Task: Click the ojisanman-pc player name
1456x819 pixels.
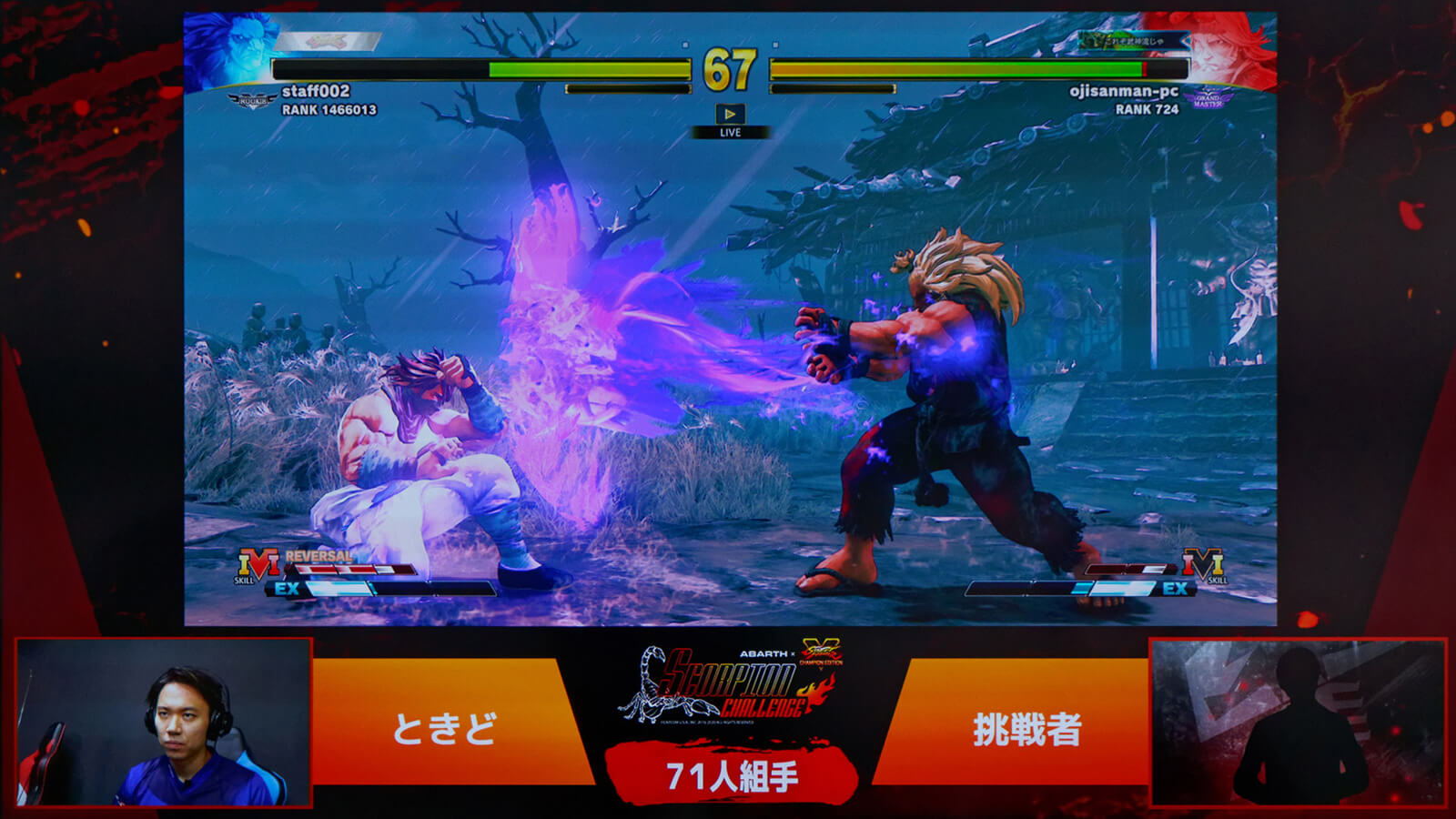Action: pos(1123,91)
